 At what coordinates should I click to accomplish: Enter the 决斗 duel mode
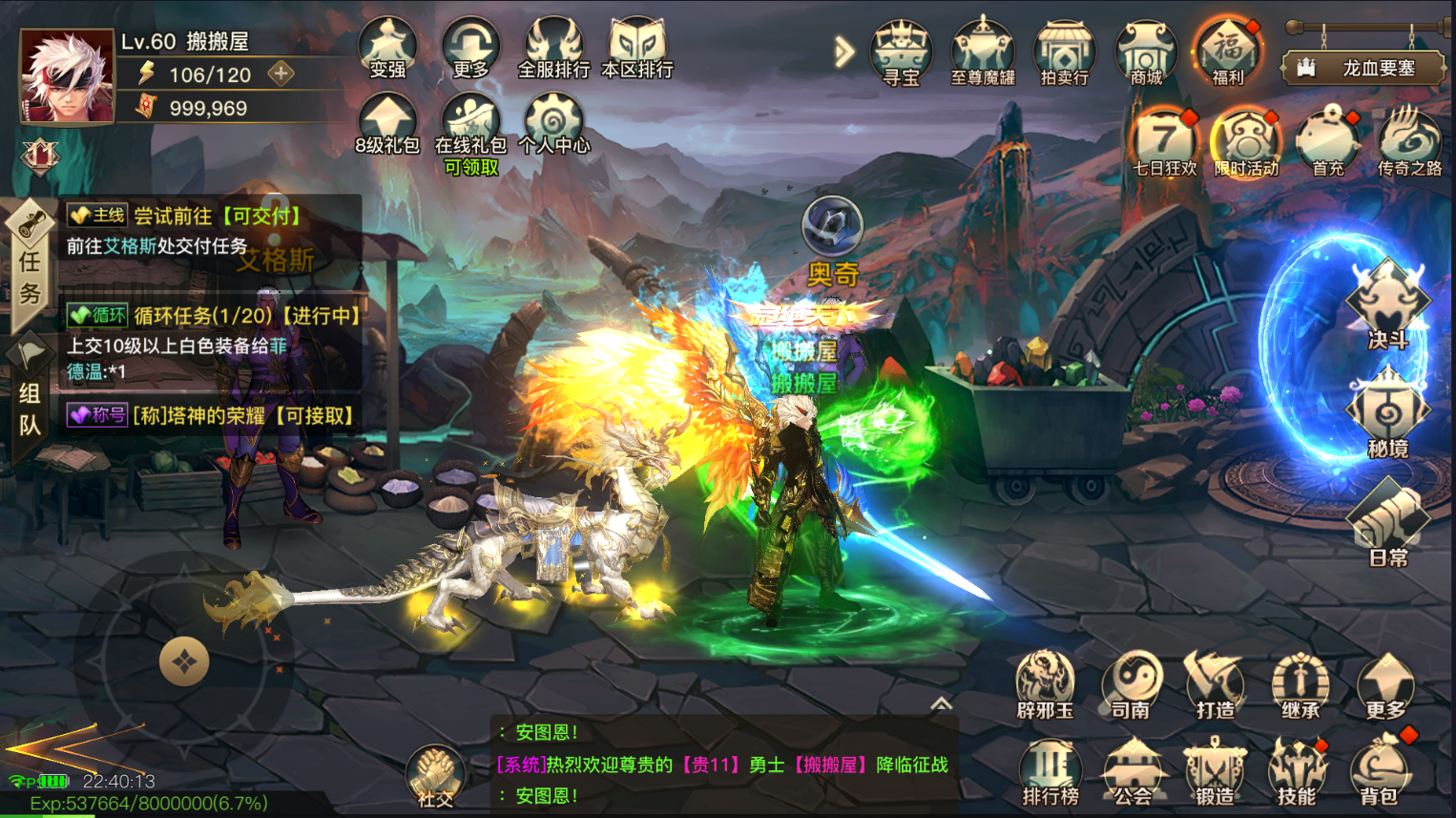click(x=1387, y=305)
